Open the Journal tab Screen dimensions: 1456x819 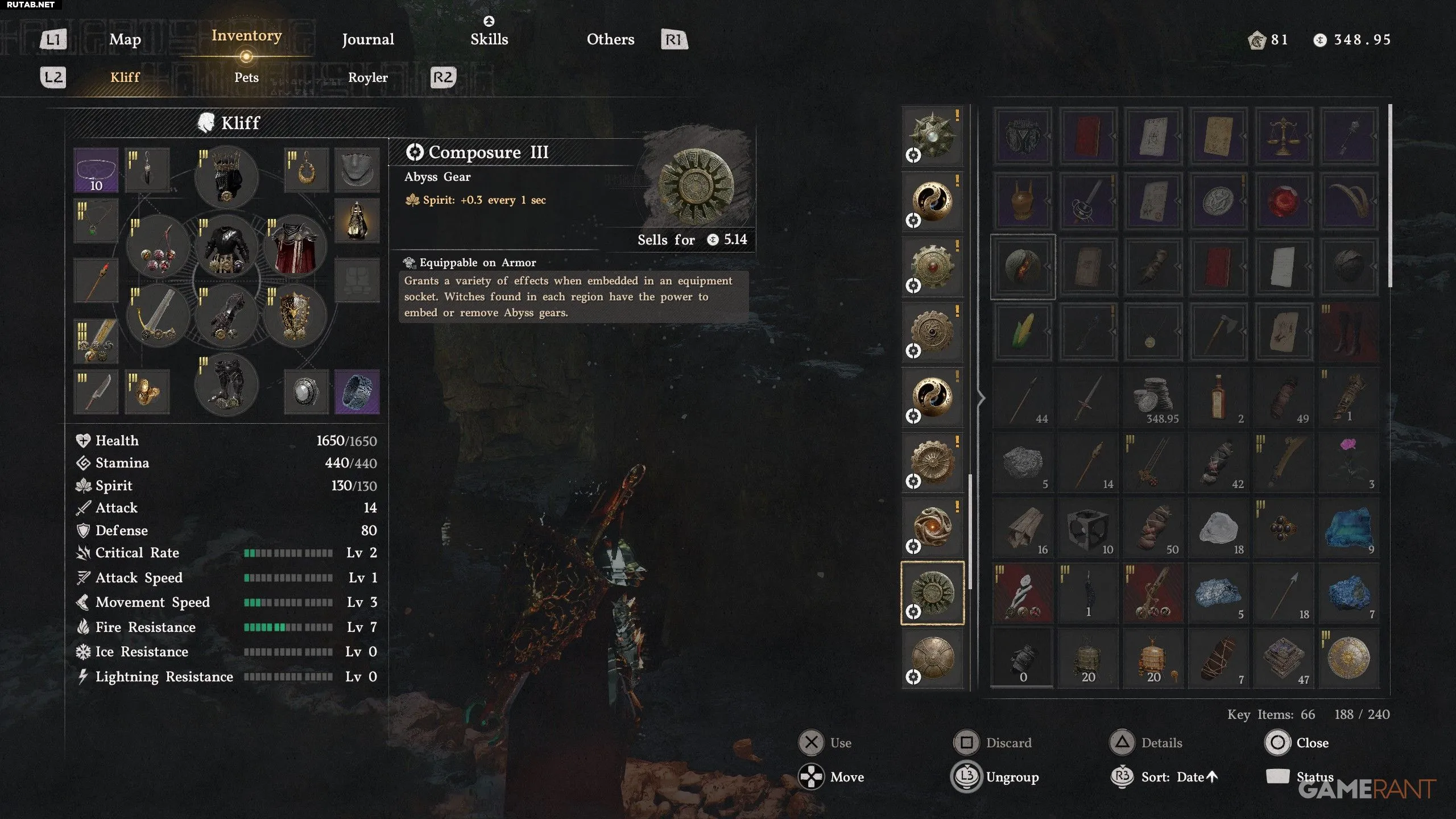(367, 39)
